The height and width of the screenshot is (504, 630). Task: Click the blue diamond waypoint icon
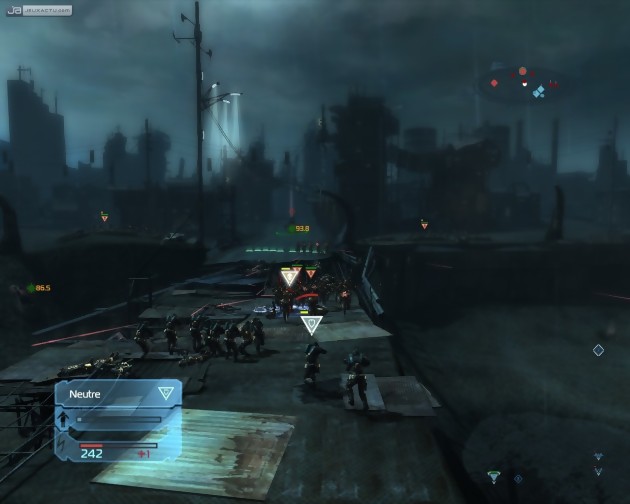[598, 350]
